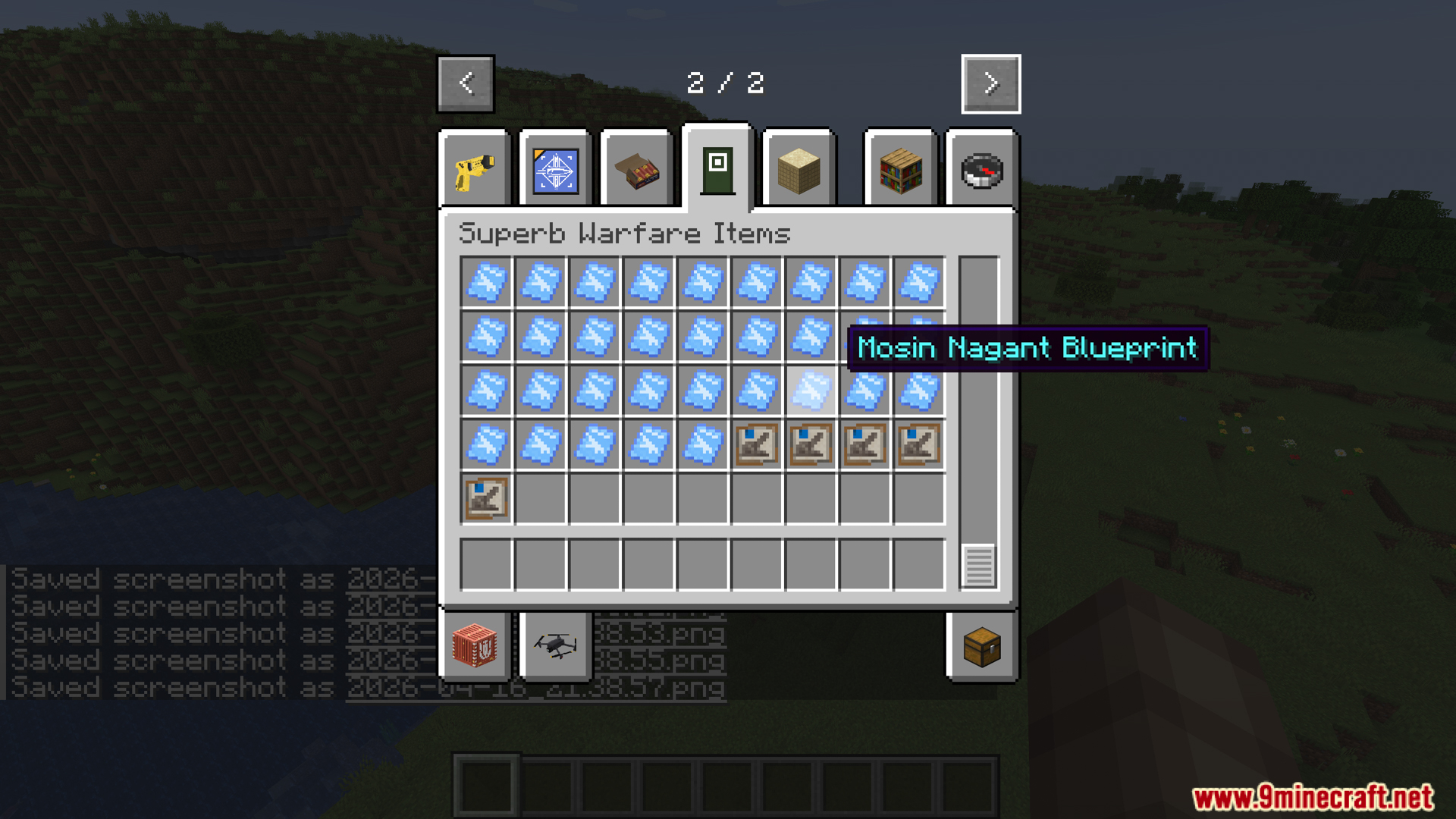Open the yellow taser weapons tab
The width and height of the screenshot is (1456, 819).
475,168
